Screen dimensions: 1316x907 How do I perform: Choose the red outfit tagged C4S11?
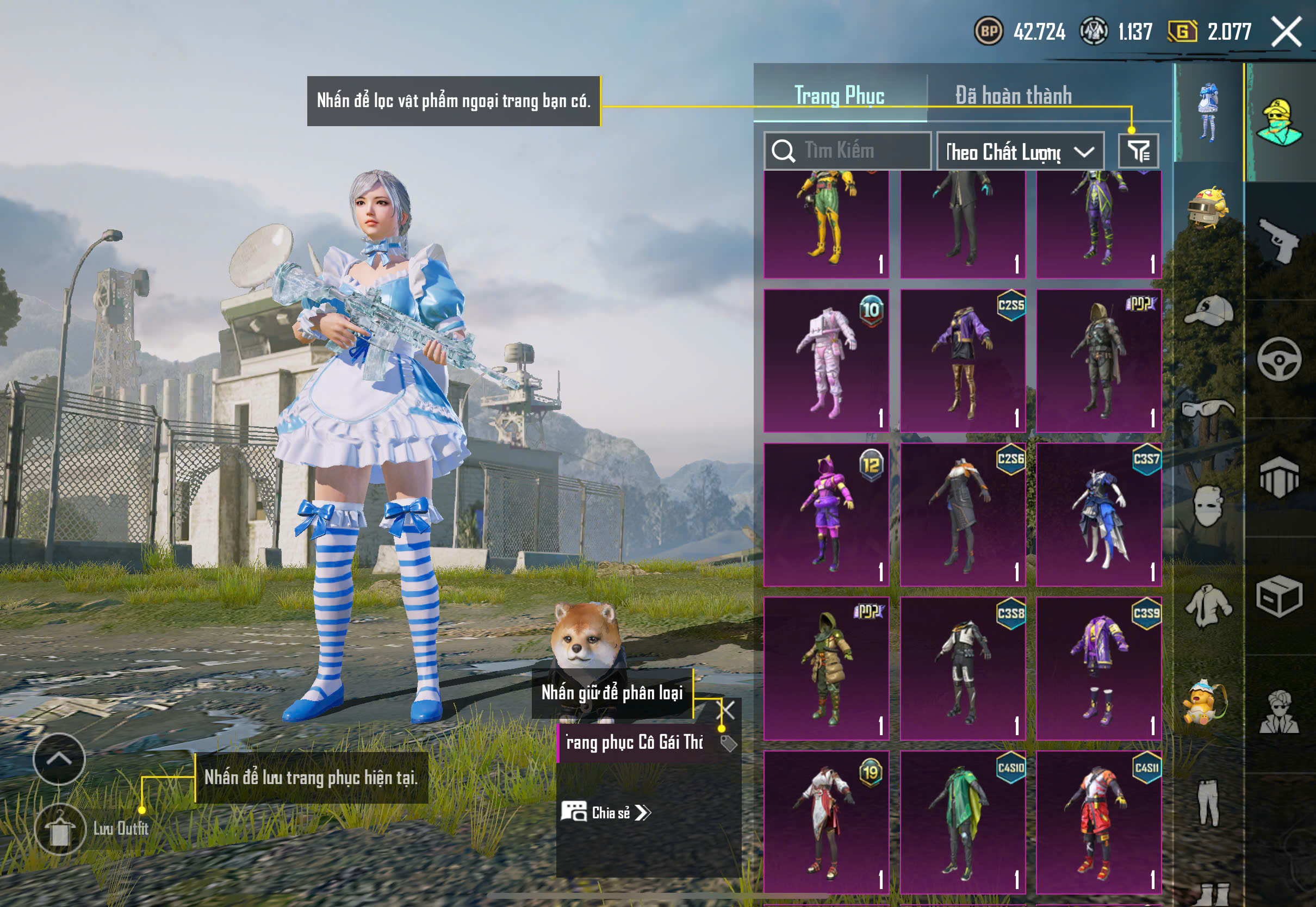[x=1098, y=822]
